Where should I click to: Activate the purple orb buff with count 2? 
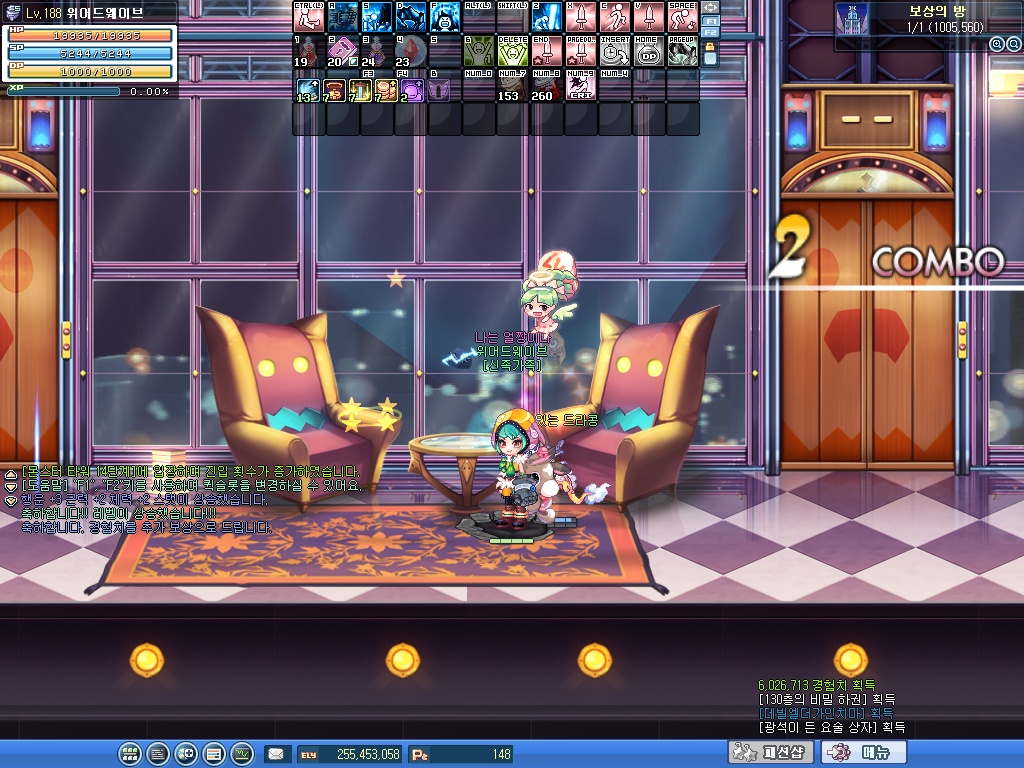pos(410,86)
